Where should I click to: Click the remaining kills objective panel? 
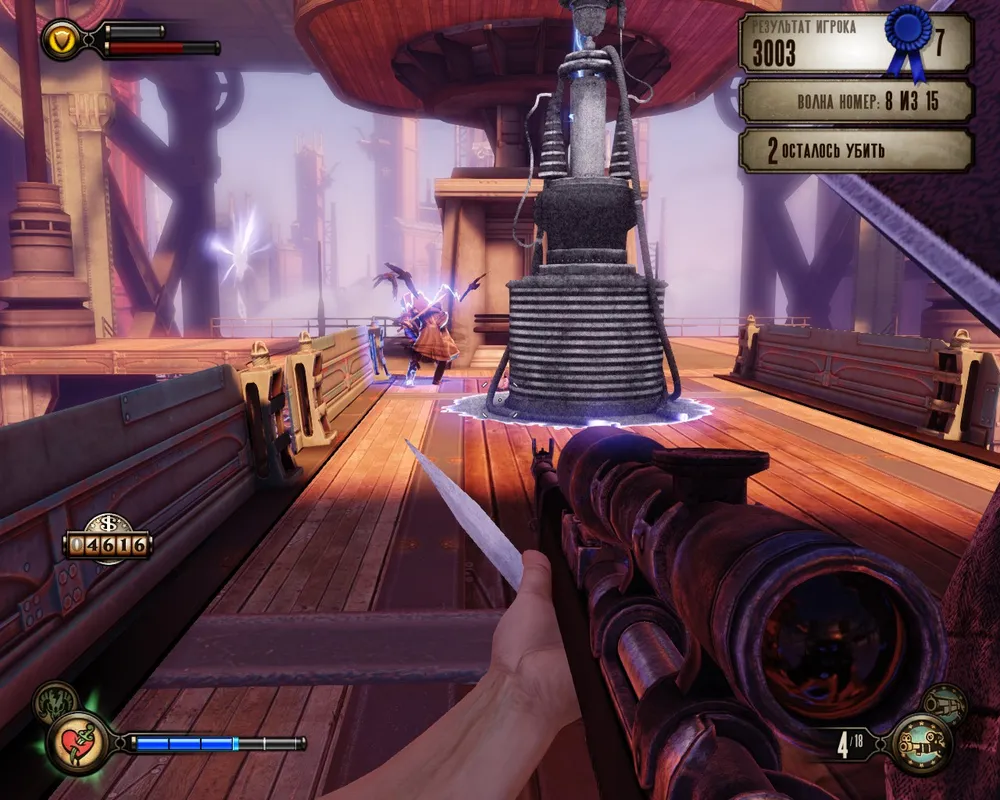point(855,151)
